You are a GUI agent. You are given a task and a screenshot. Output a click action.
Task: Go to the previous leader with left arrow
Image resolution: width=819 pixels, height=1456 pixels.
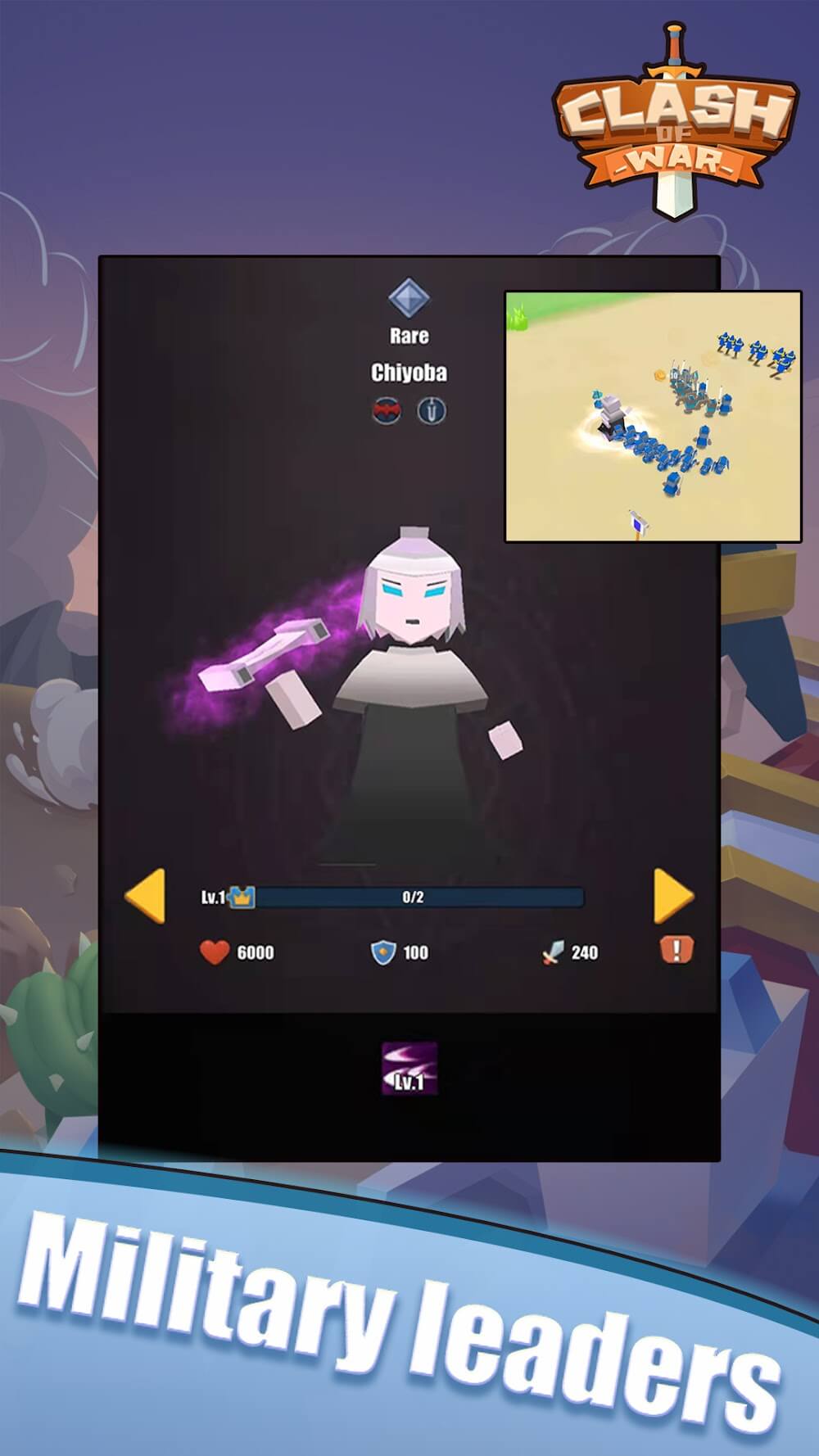coord(146,896)
